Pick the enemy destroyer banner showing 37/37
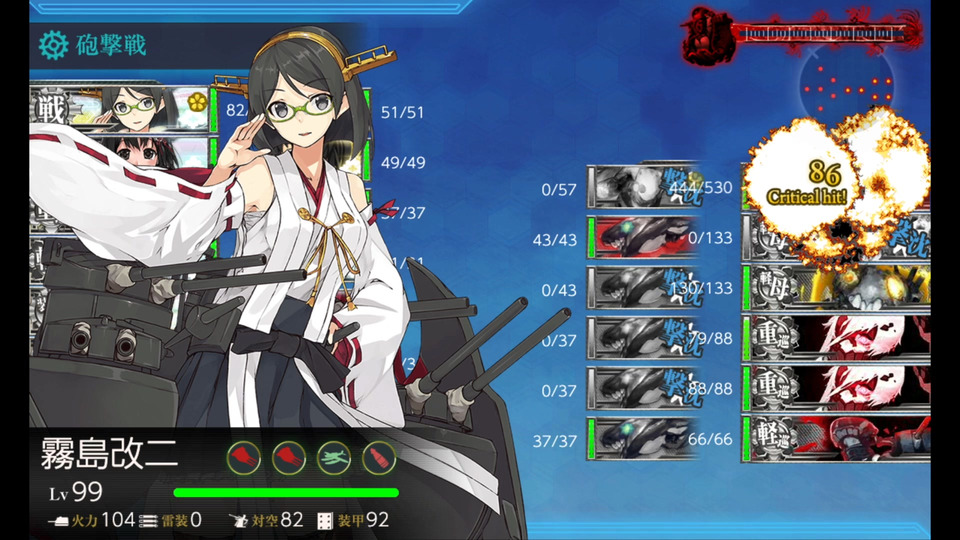 [x=642, y=438]
